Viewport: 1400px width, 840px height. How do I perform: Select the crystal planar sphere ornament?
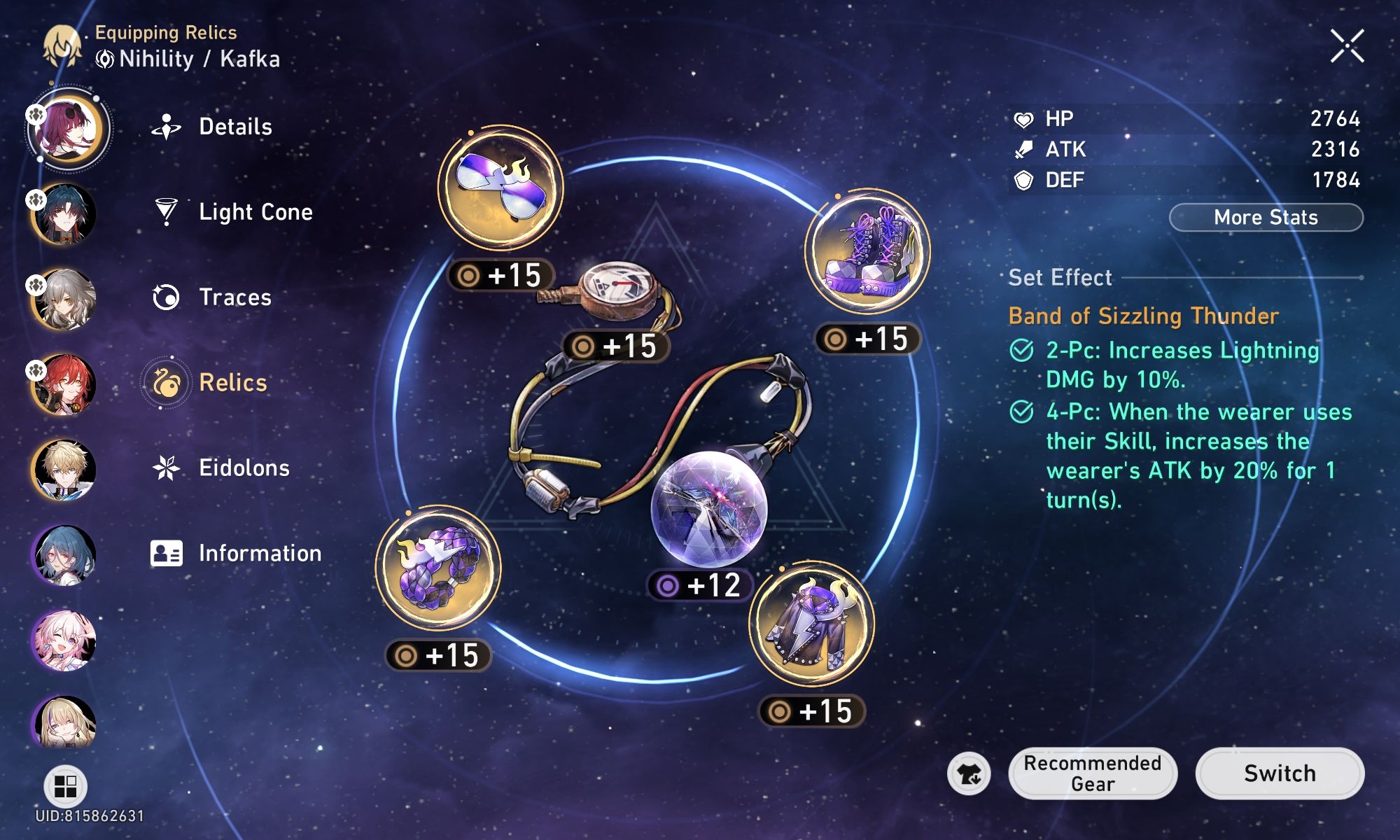point(708,510)
